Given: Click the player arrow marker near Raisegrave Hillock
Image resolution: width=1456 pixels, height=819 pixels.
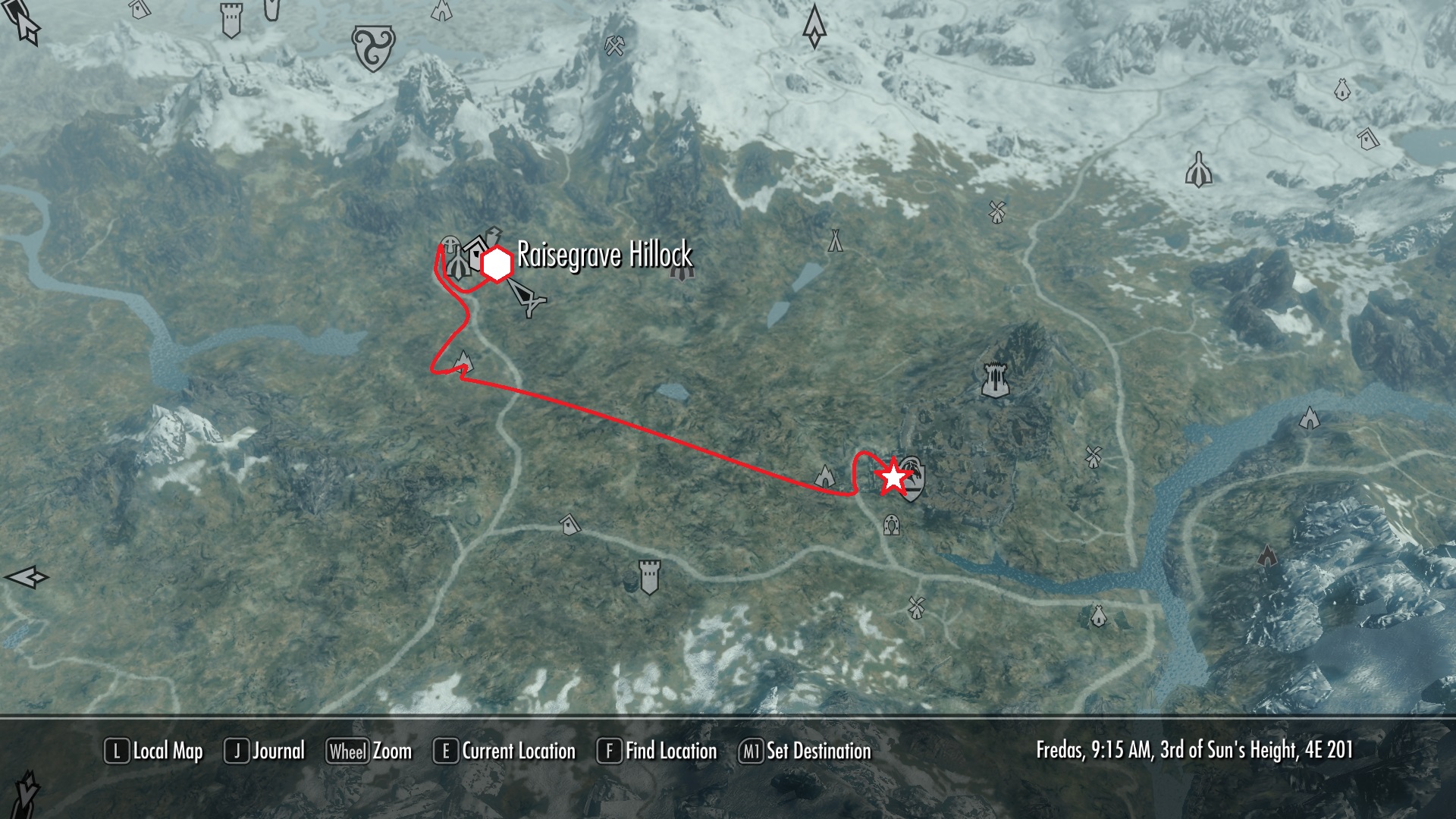Looking at the screenshot, I should click(526, 297).
